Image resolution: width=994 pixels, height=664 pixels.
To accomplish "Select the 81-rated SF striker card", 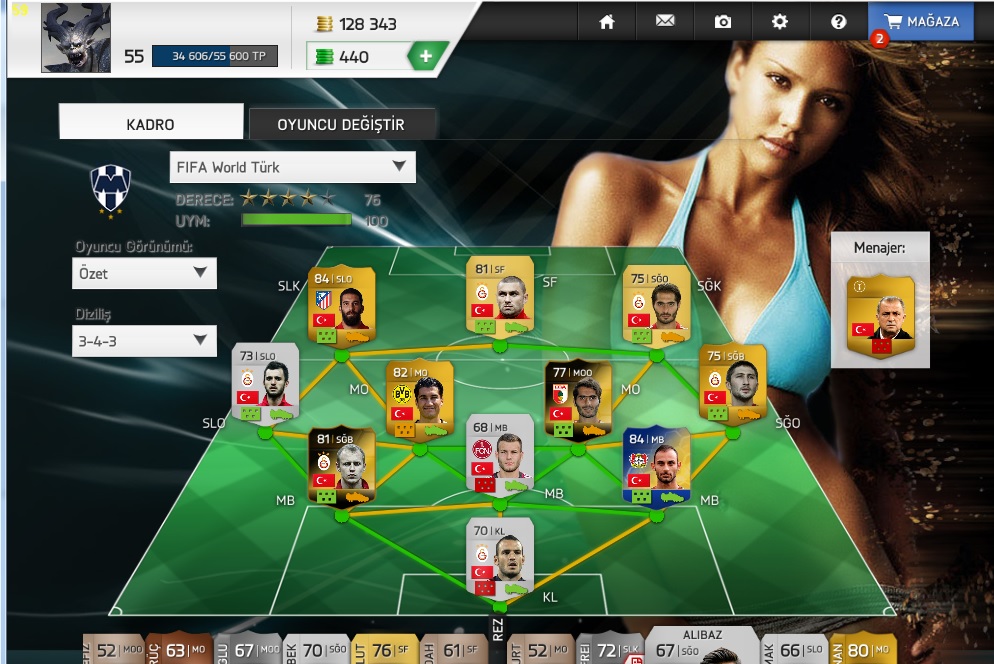I will coord(499,295).
